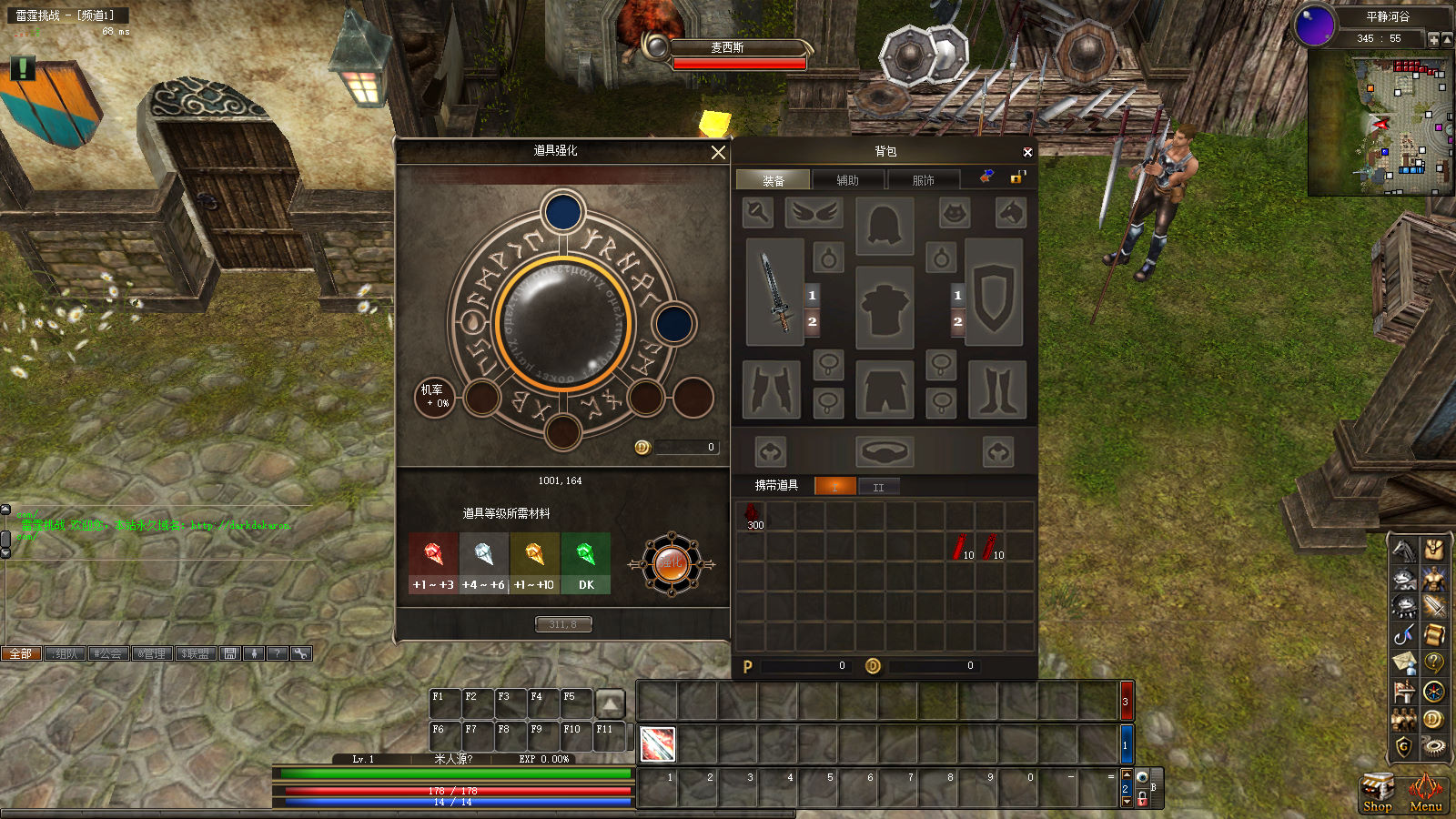The height and width of the screenshot is (819, 1456).
Task: Select the white gem +4~+6 material
Action: (x=483, y=563)
